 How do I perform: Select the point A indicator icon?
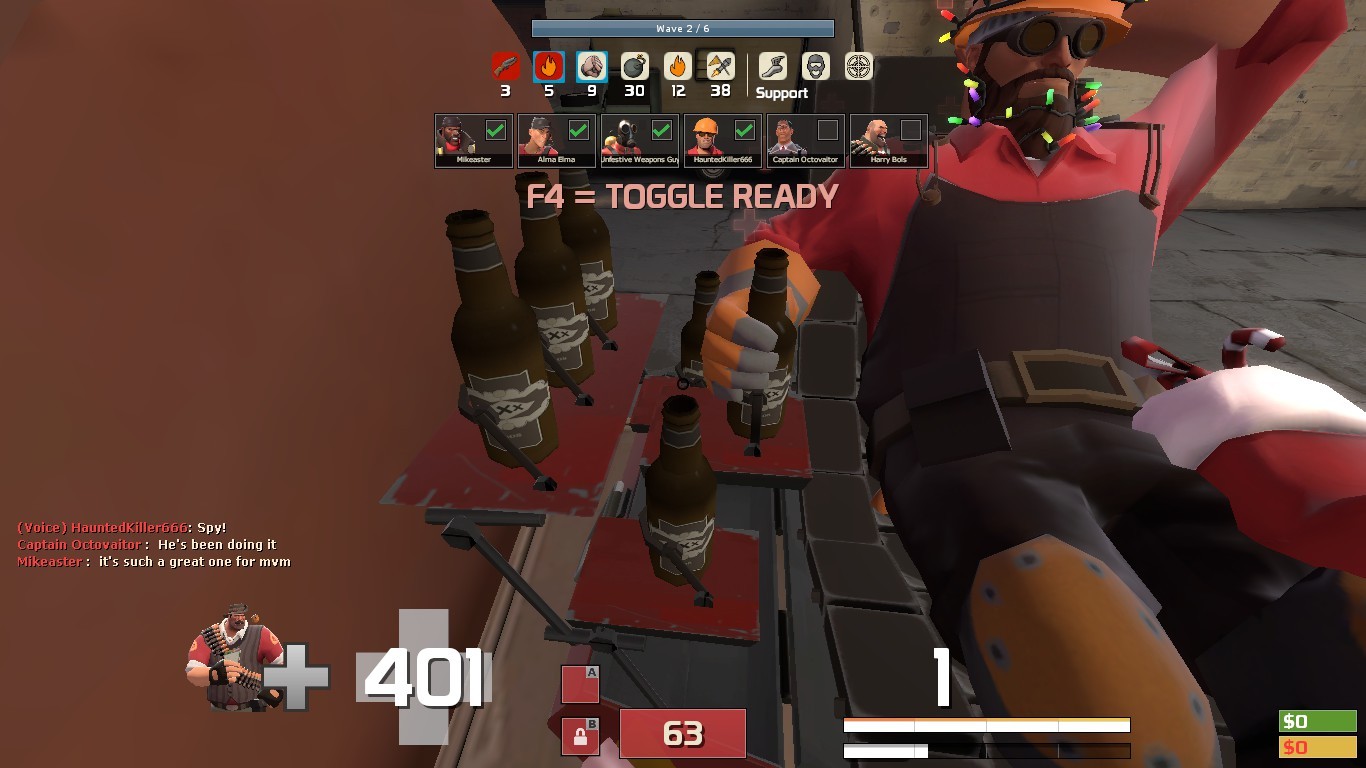click(578, 684)
